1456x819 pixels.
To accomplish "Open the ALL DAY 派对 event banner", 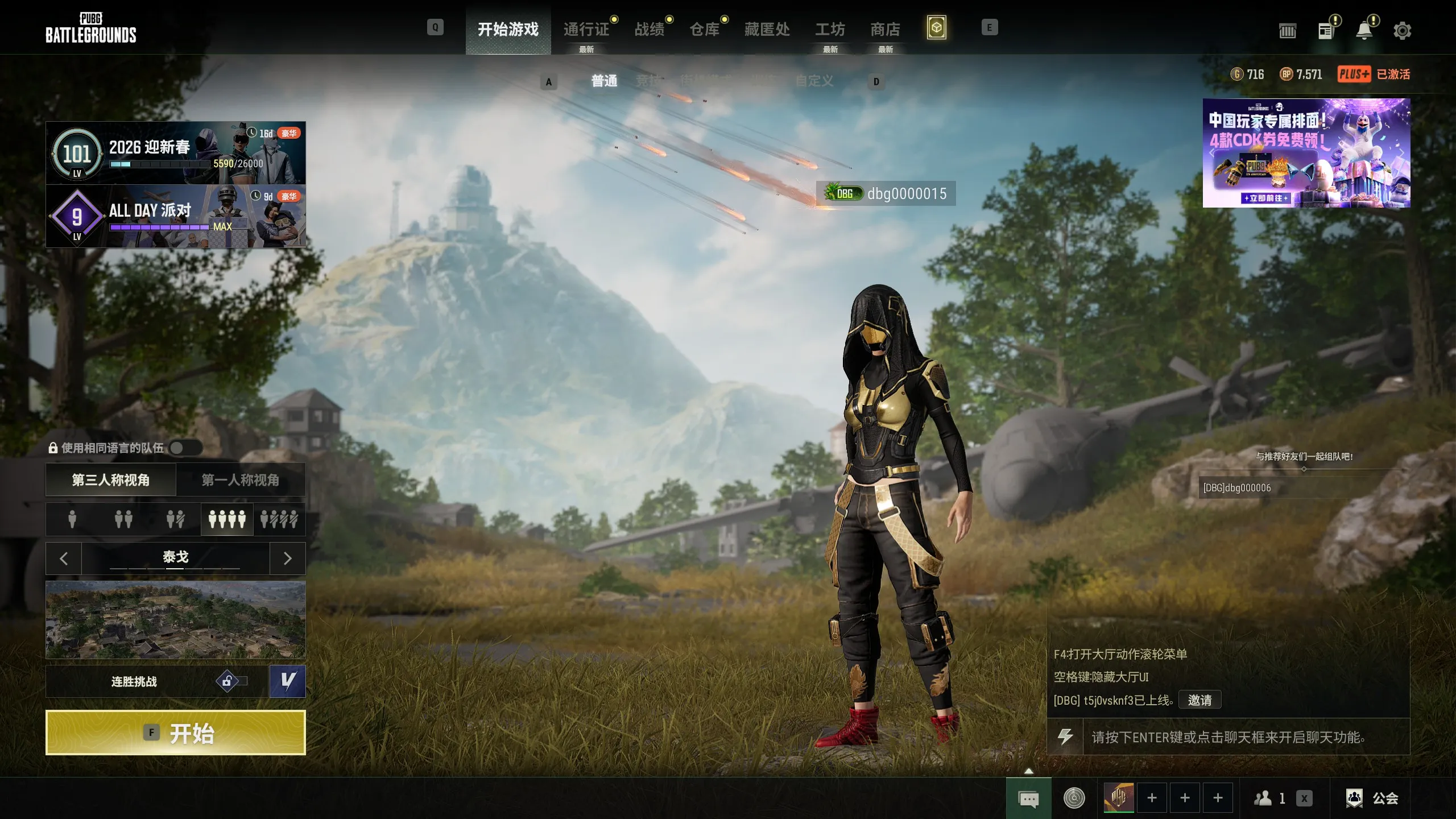I will (175, 216).
